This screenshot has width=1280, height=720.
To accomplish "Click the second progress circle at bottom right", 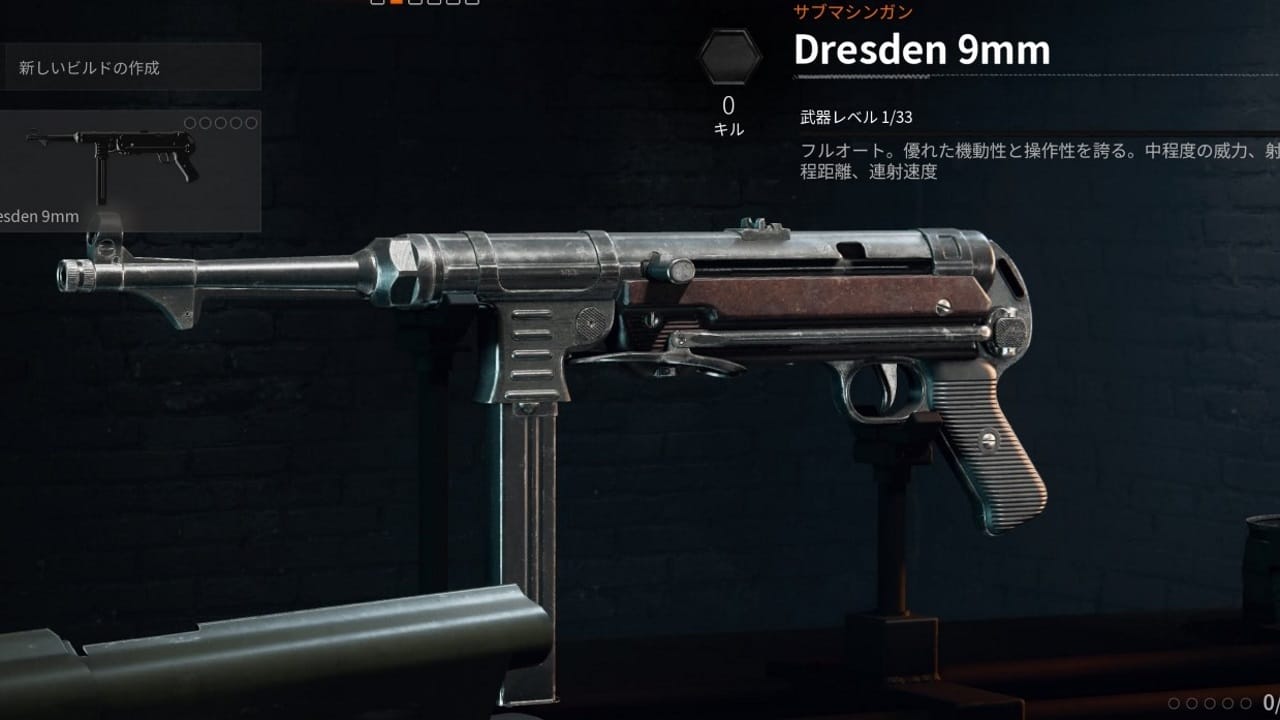I will tap(1192, 704).
